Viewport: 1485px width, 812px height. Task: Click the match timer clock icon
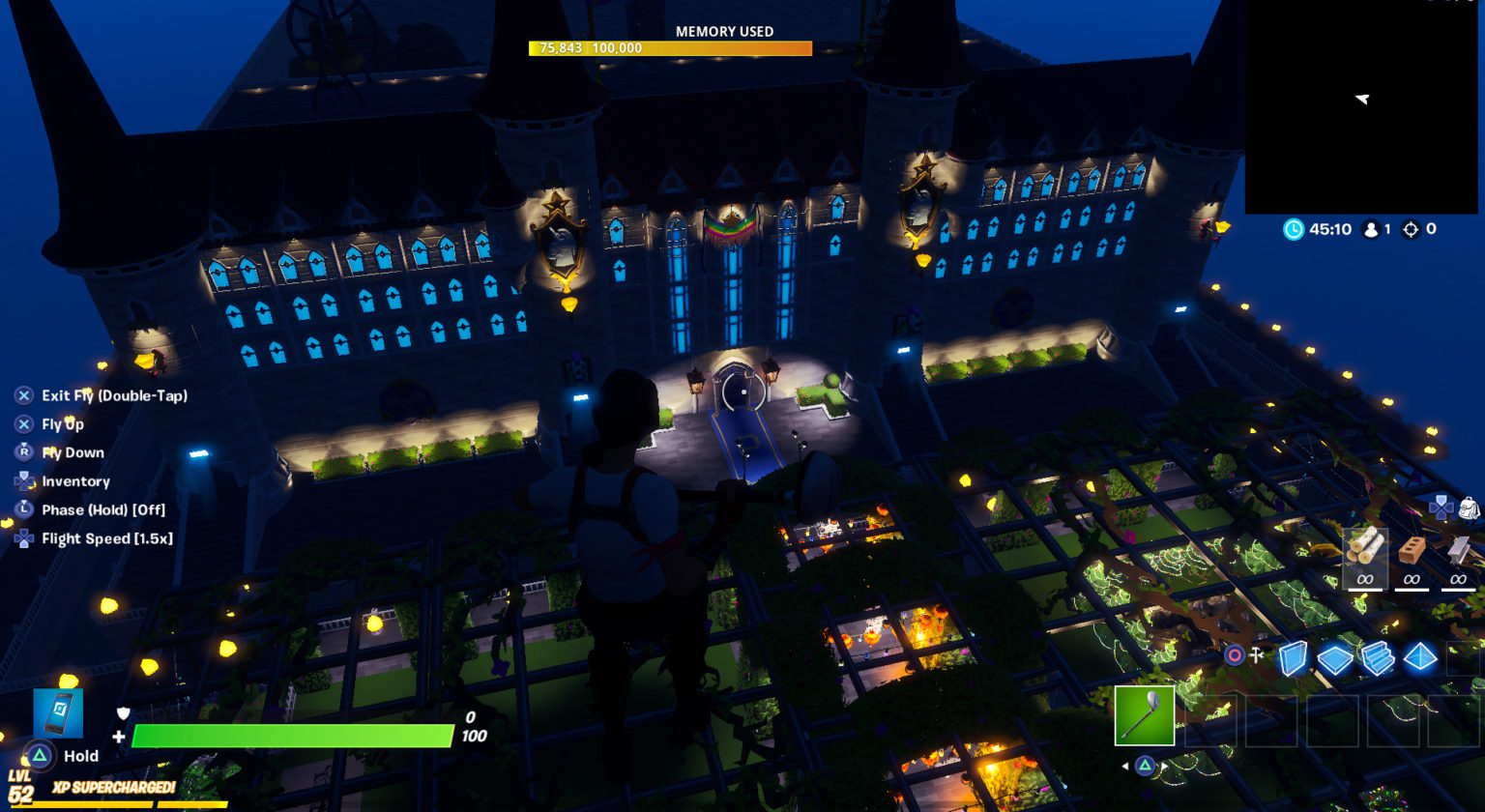[1294, 230]
